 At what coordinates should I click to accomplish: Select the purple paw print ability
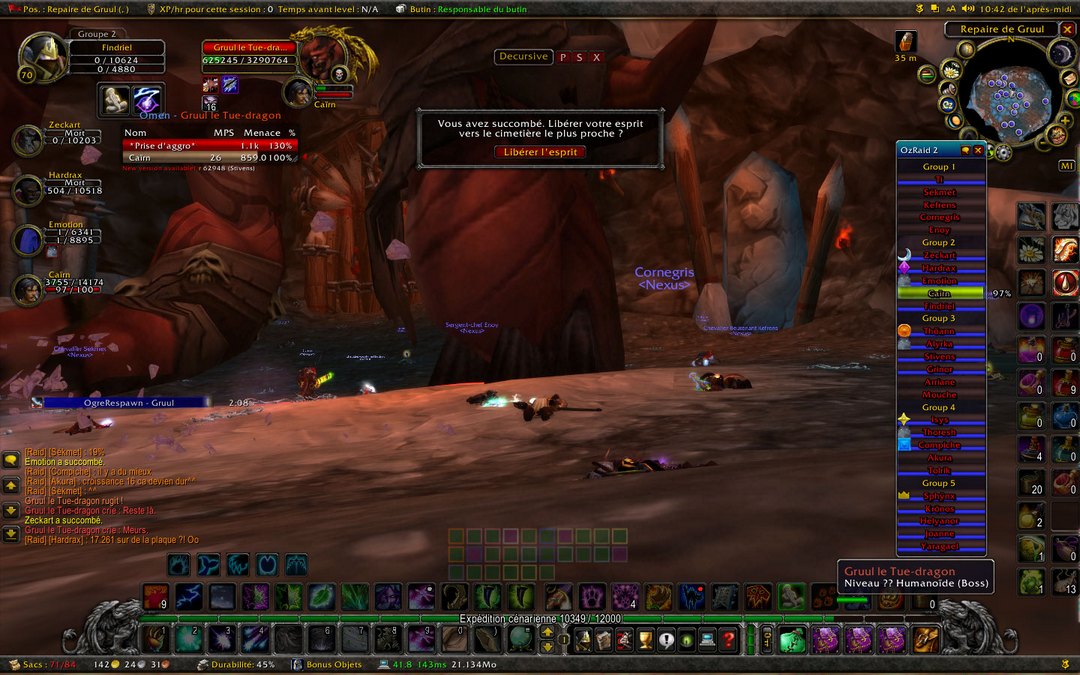[x=592, y=596]
